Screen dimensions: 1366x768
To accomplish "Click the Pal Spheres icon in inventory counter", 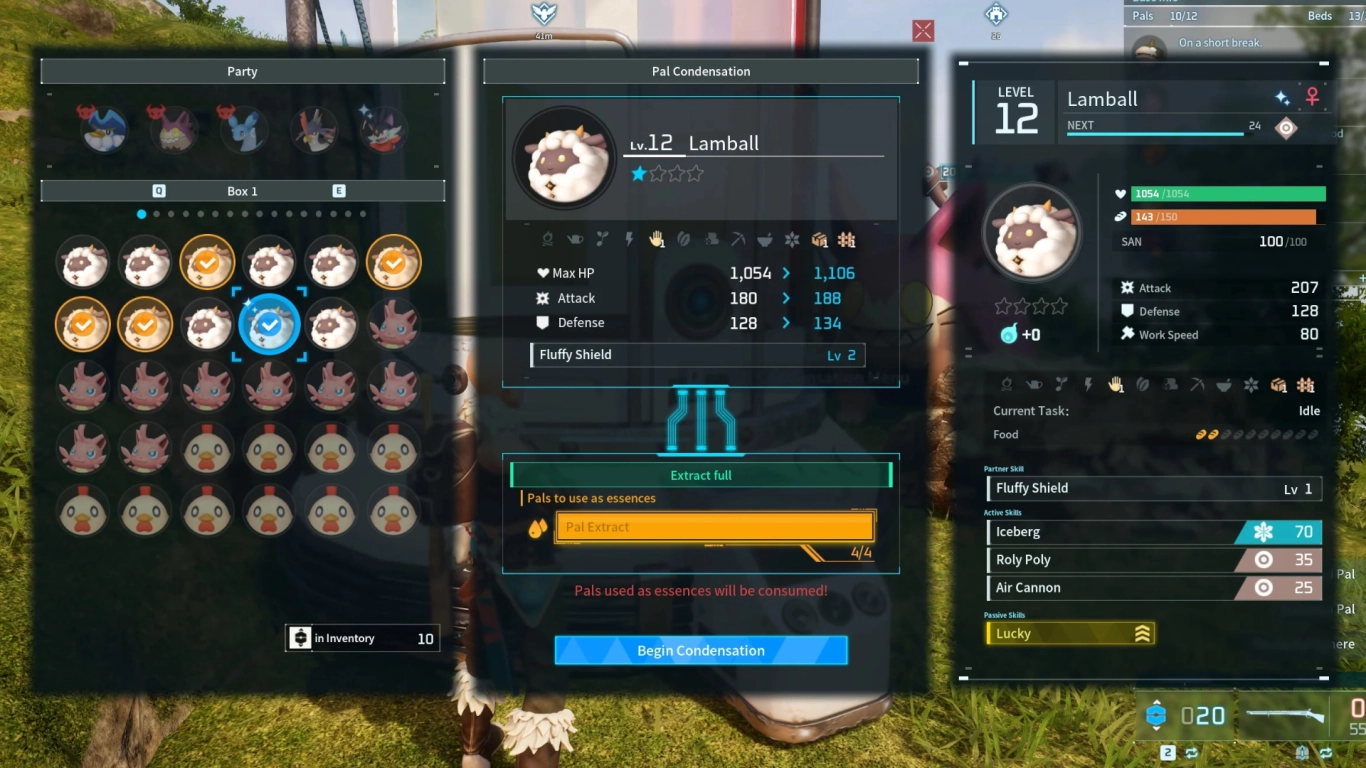I will pos(301,637).
